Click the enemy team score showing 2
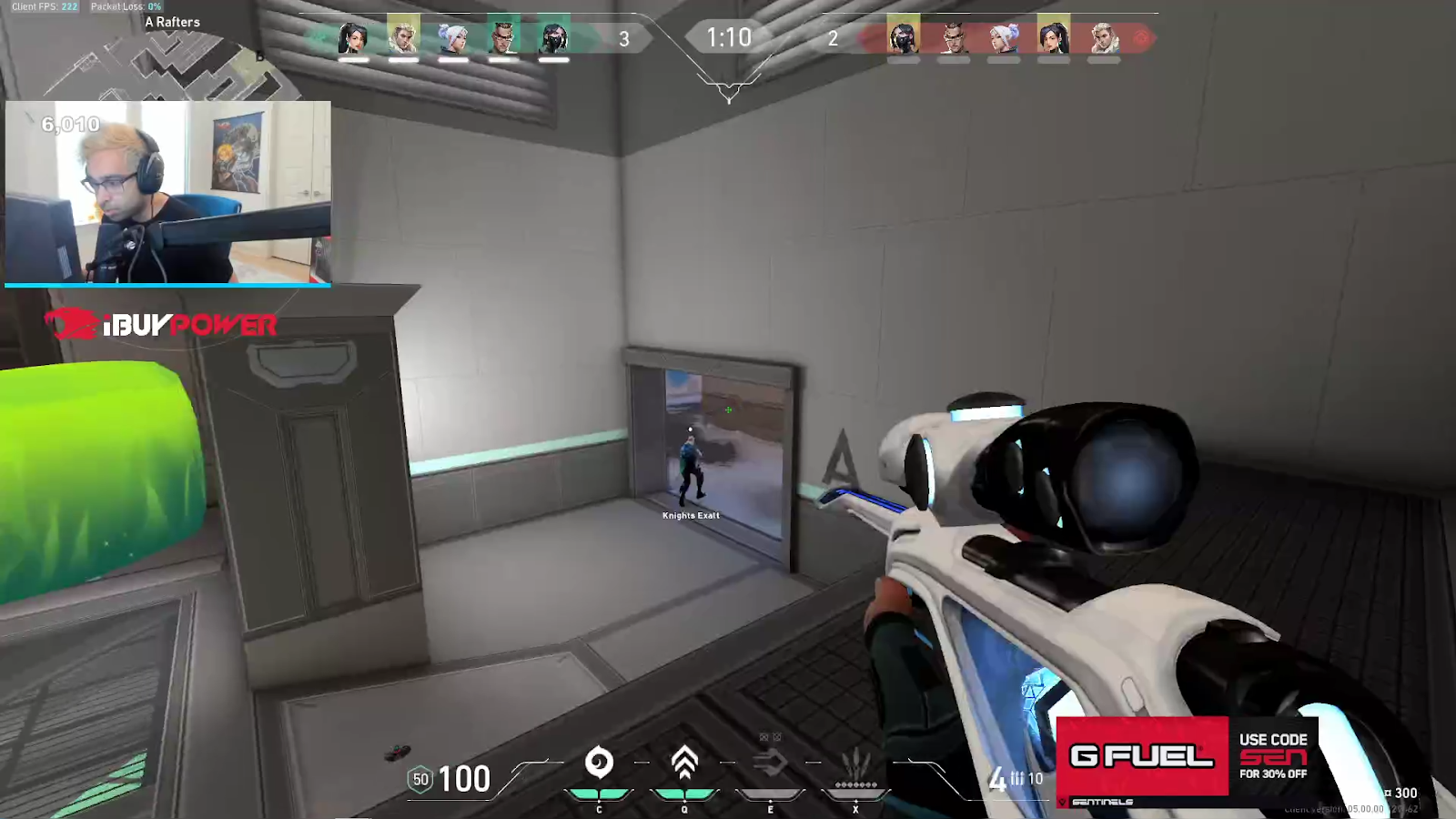1456x819 pixels. 833,39
